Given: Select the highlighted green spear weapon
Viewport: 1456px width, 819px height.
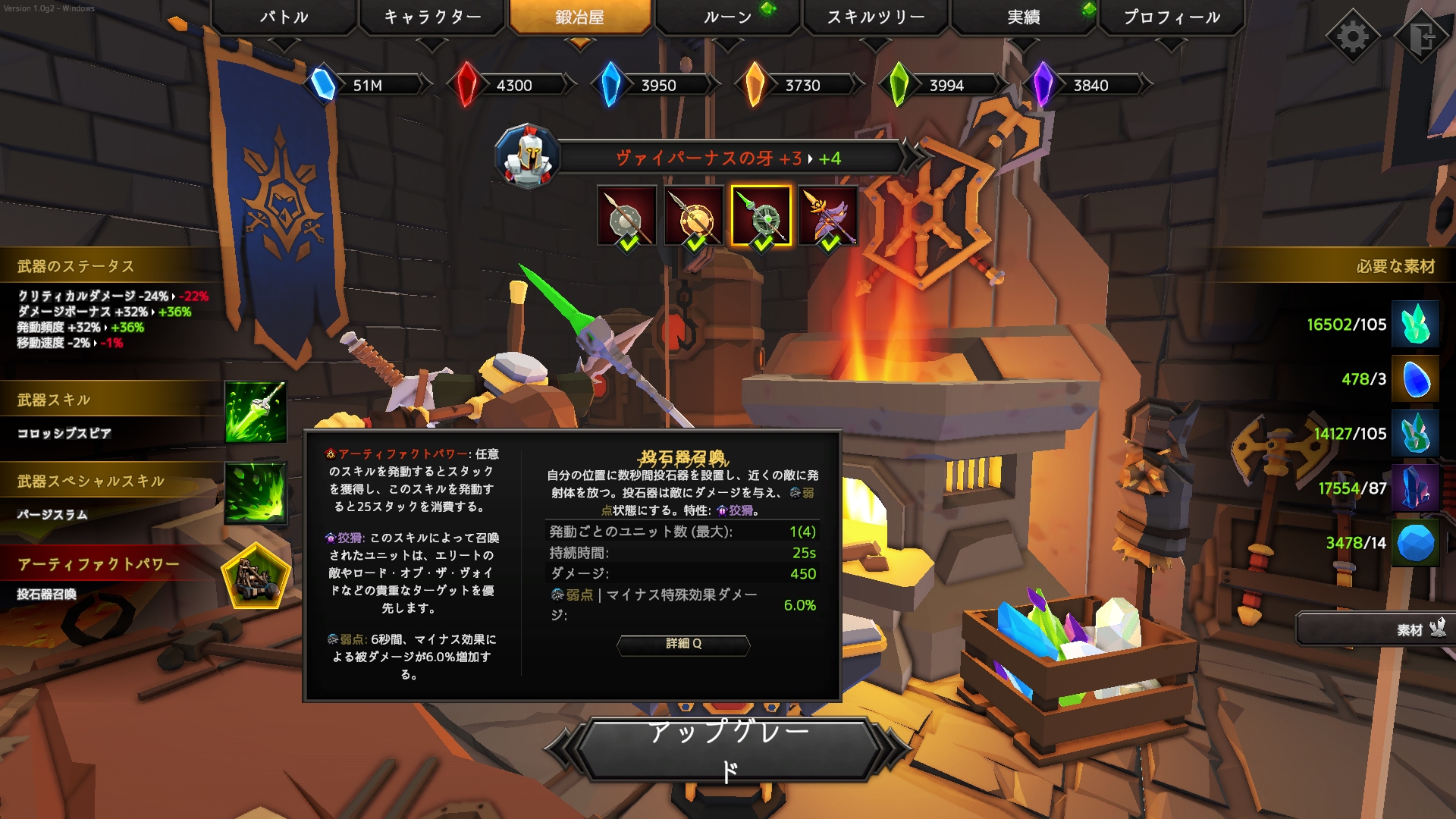Looking at the screenshot, I should (x=761, y=216).
